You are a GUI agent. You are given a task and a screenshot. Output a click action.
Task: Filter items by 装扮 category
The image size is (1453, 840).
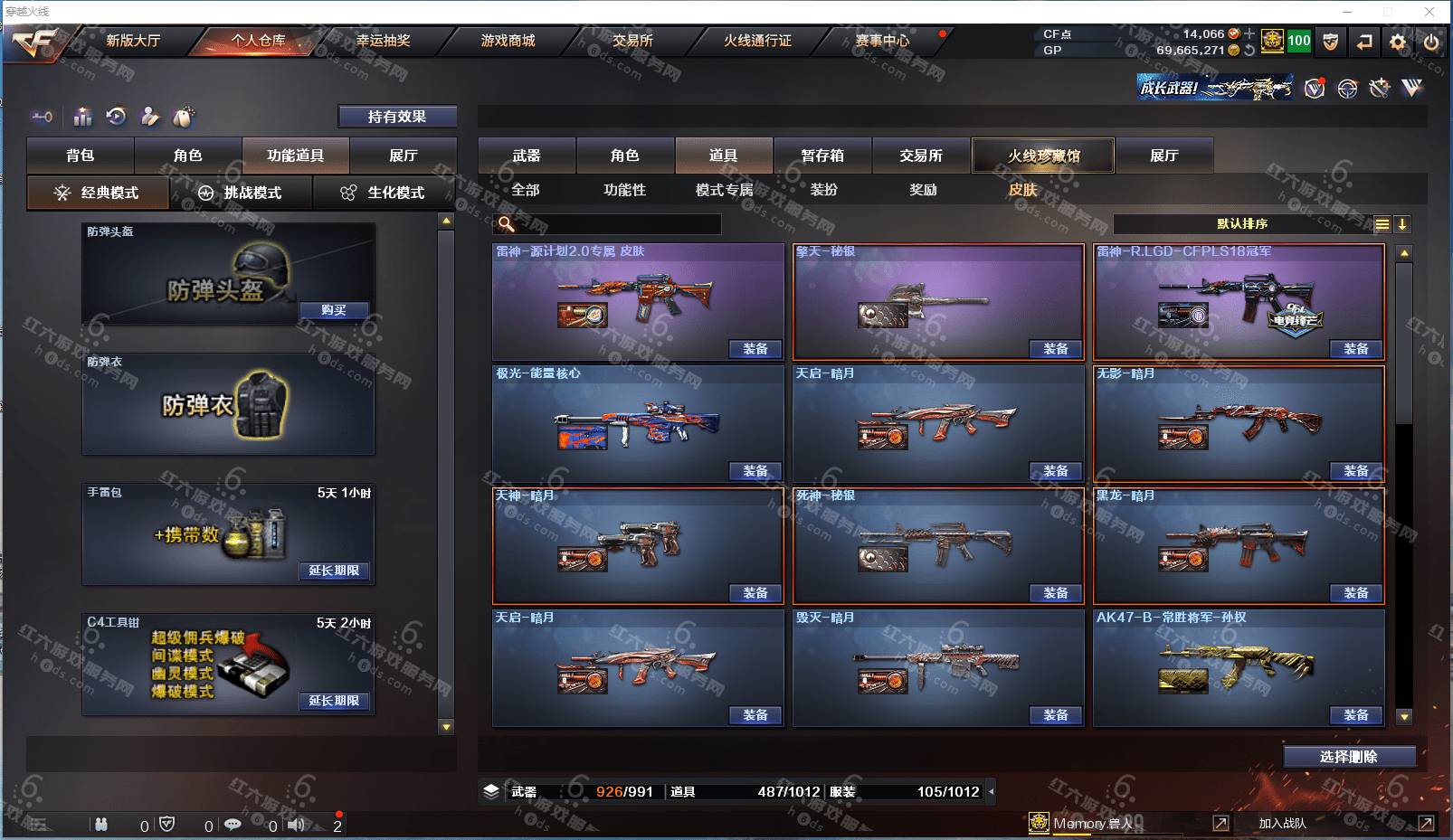pos(823,190)
